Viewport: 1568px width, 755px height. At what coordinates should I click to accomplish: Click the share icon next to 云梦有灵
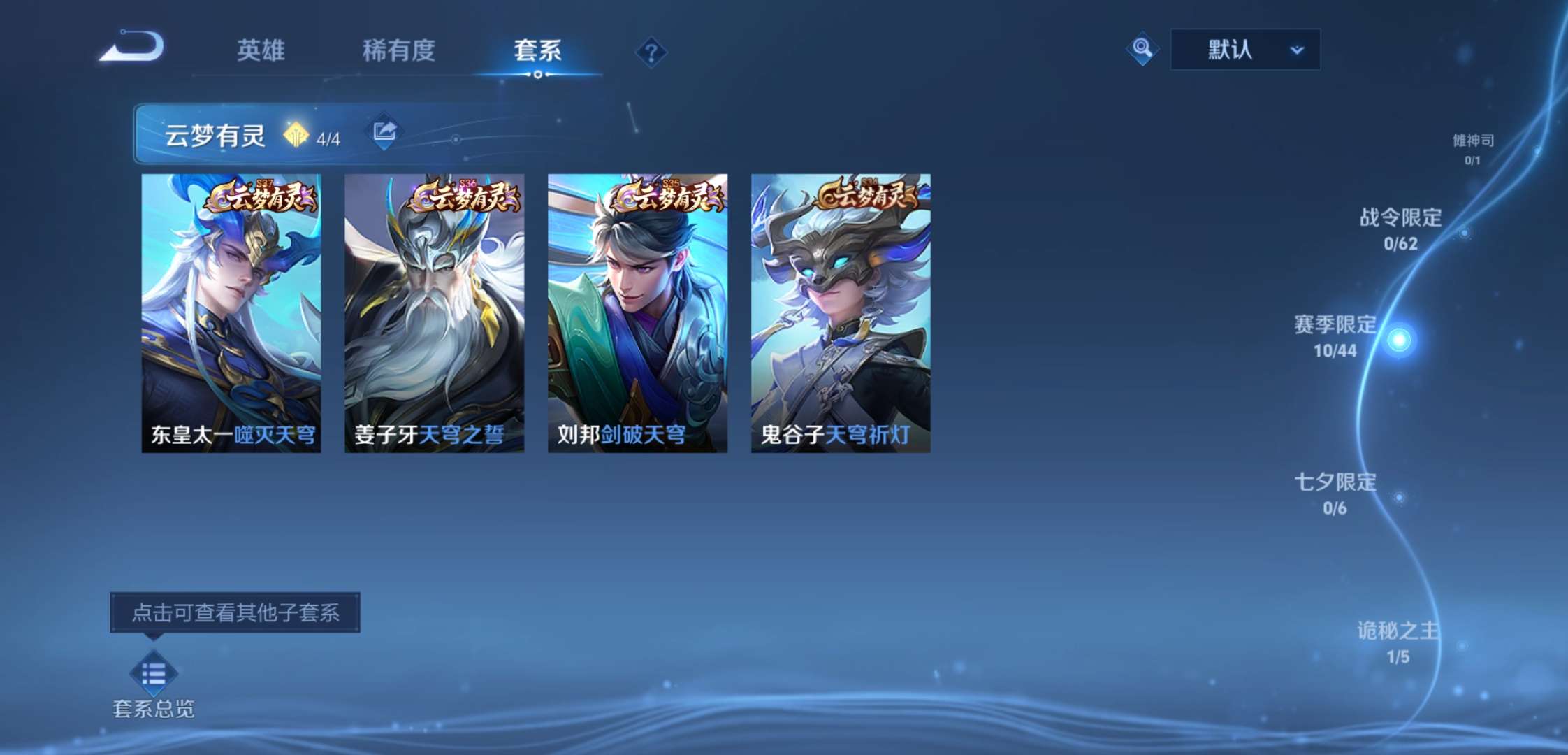pyautogui.click(x=384, y=131)
